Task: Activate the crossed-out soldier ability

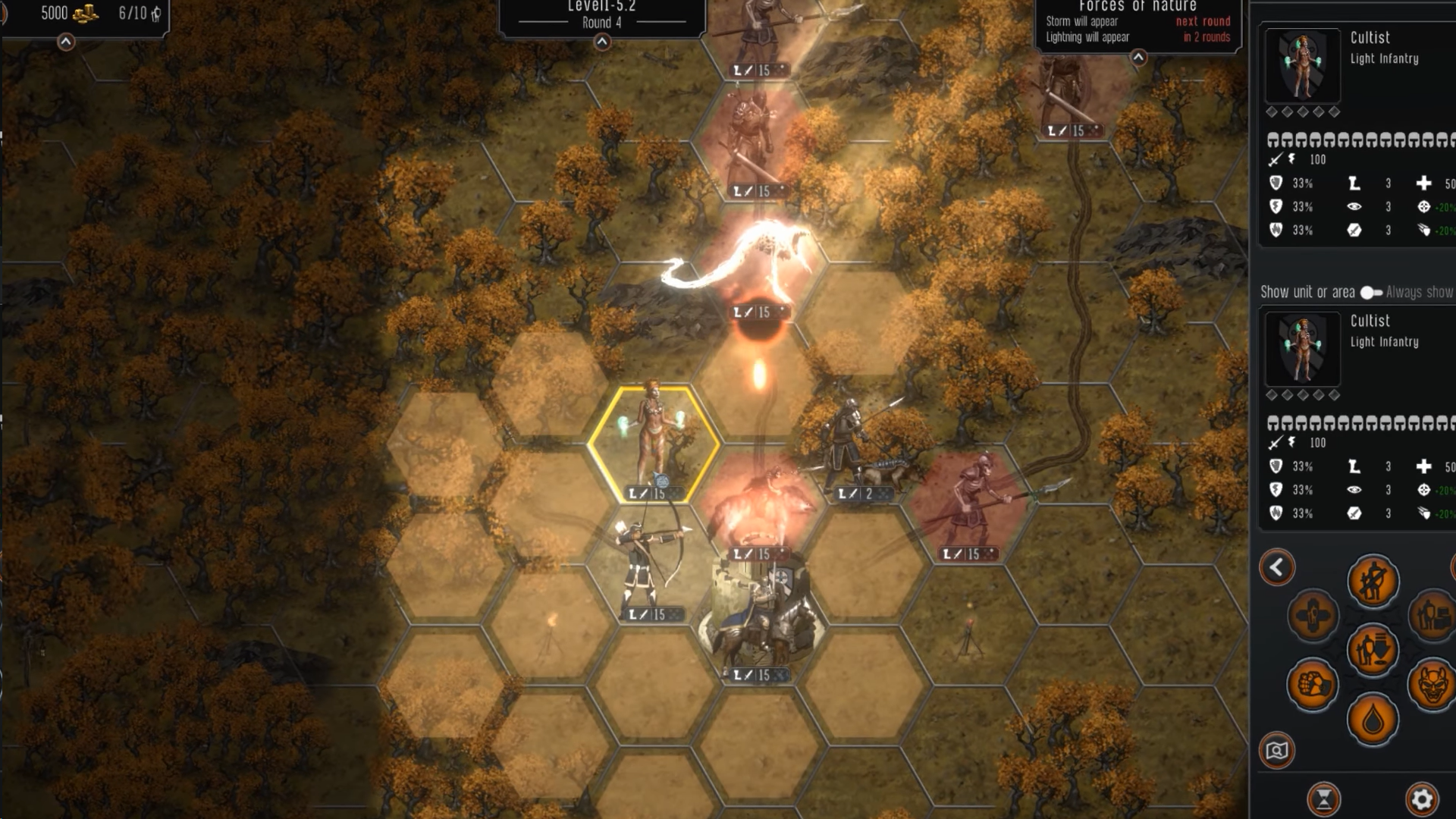Action: click(1373, 582)
